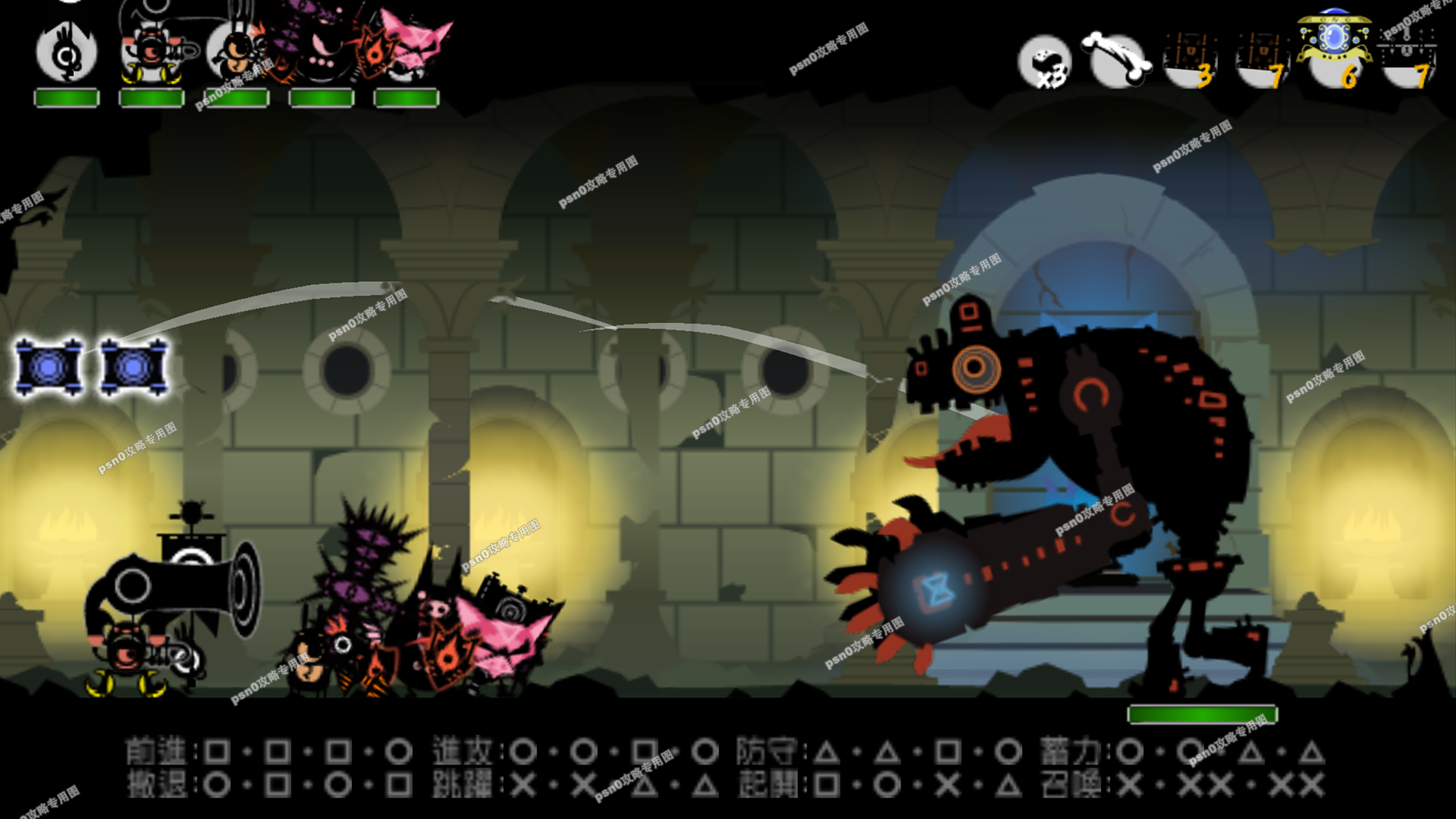The width and height of the screenshot is (1456, 819).
Task: Pick the purple spiked dark unit portrait
Action: [322, 47]
